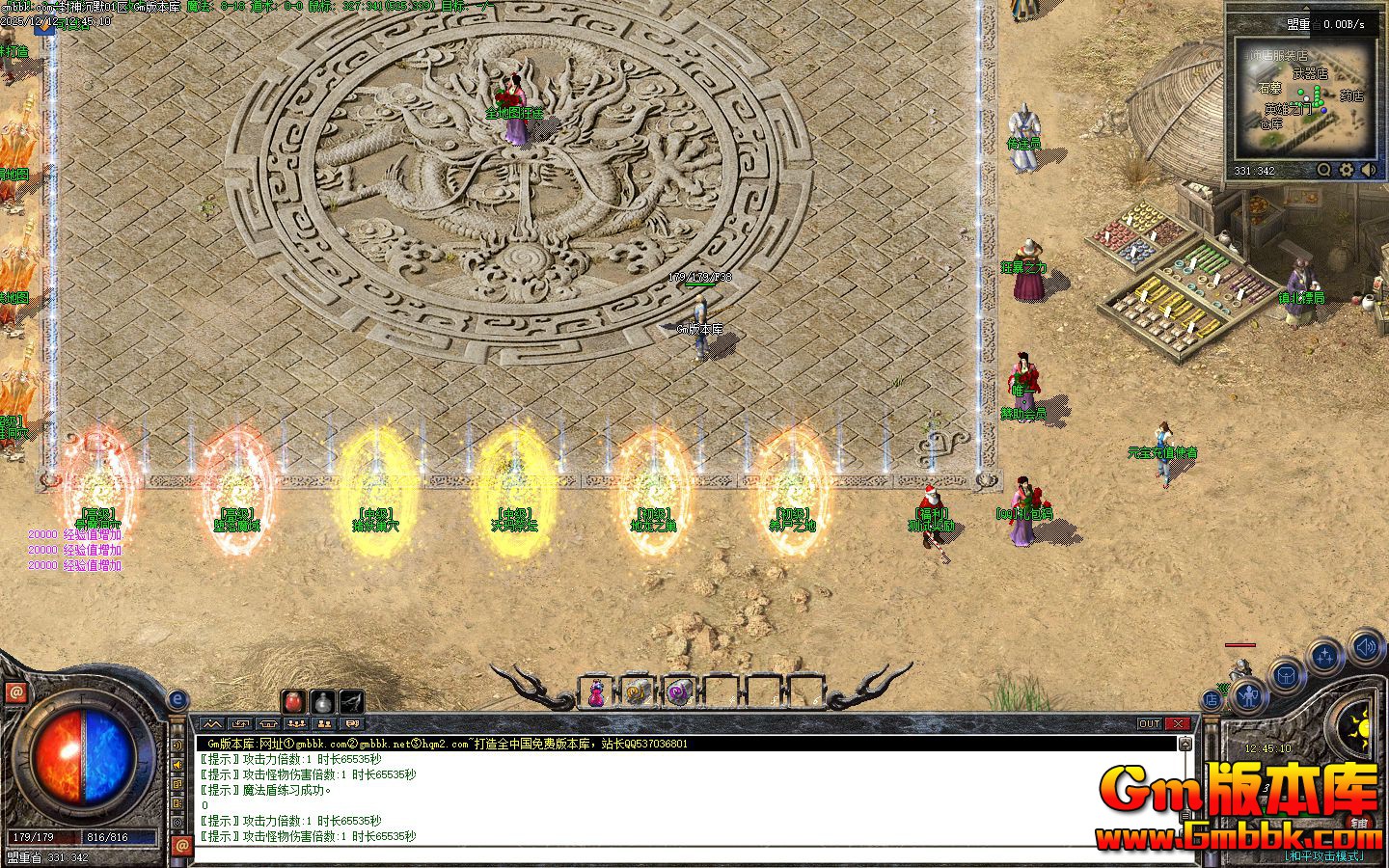Open the shop via the round 店 button
The width and height of the screenshot is (1389, 868).
pos(1212,700)
